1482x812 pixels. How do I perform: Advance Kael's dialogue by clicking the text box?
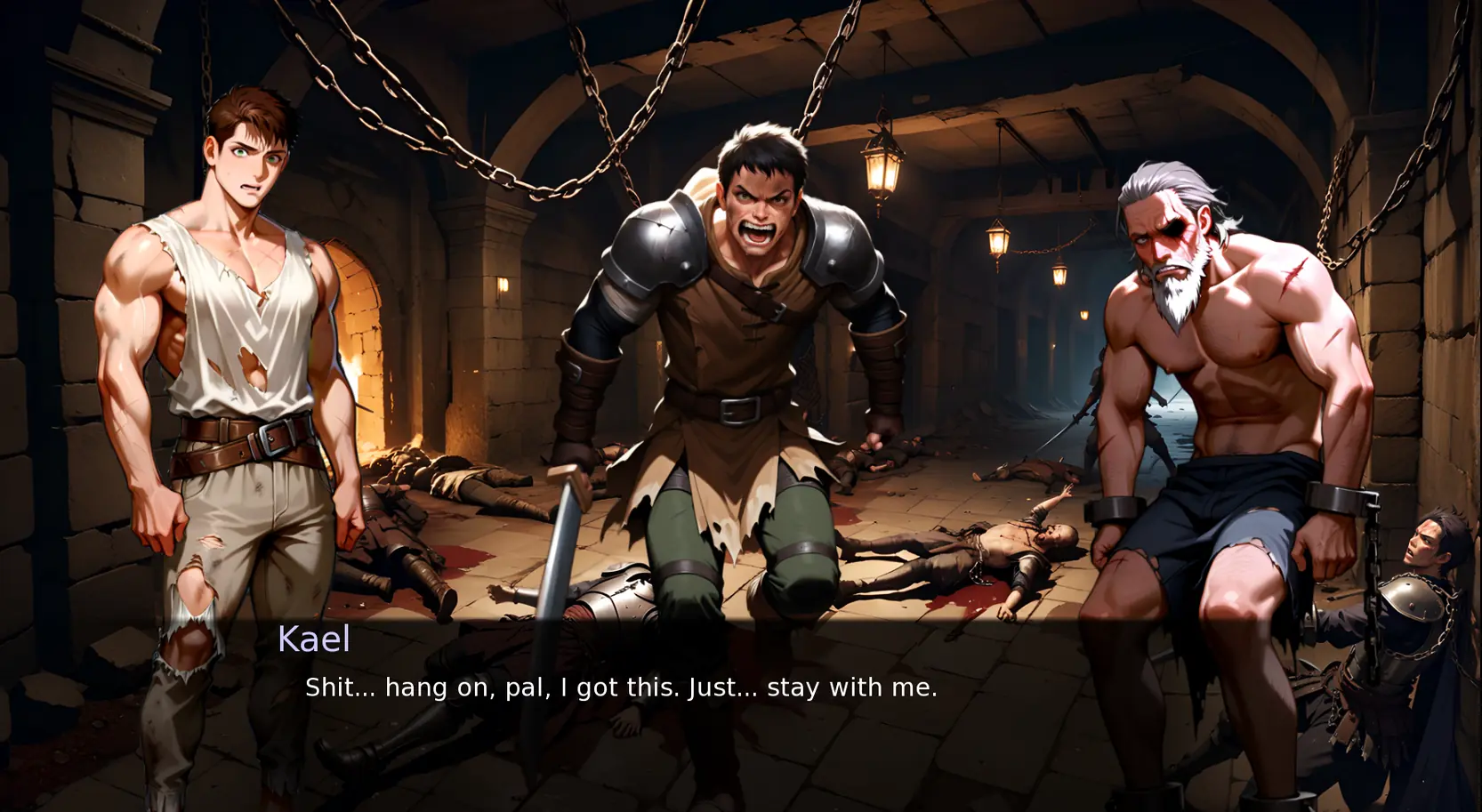(621, 687)
